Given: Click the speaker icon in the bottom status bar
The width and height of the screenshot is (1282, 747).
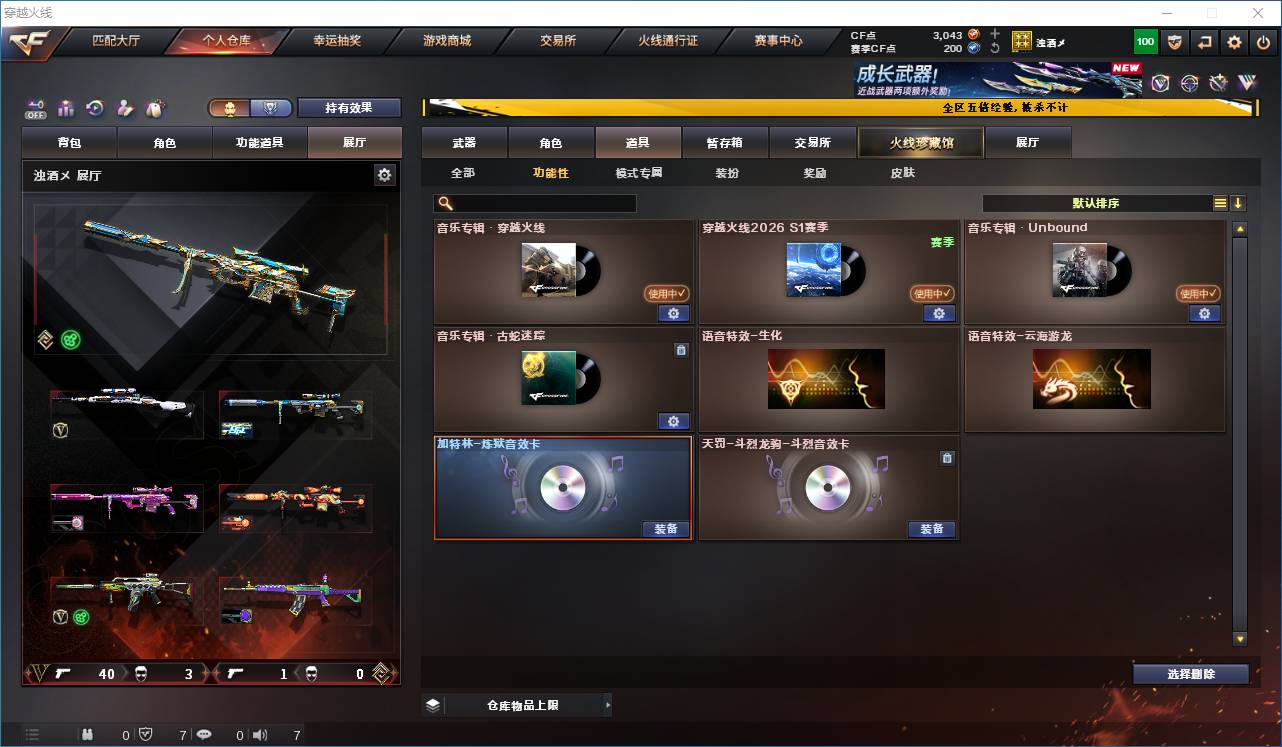Looking at the screenshot, I should click(259, 734).
